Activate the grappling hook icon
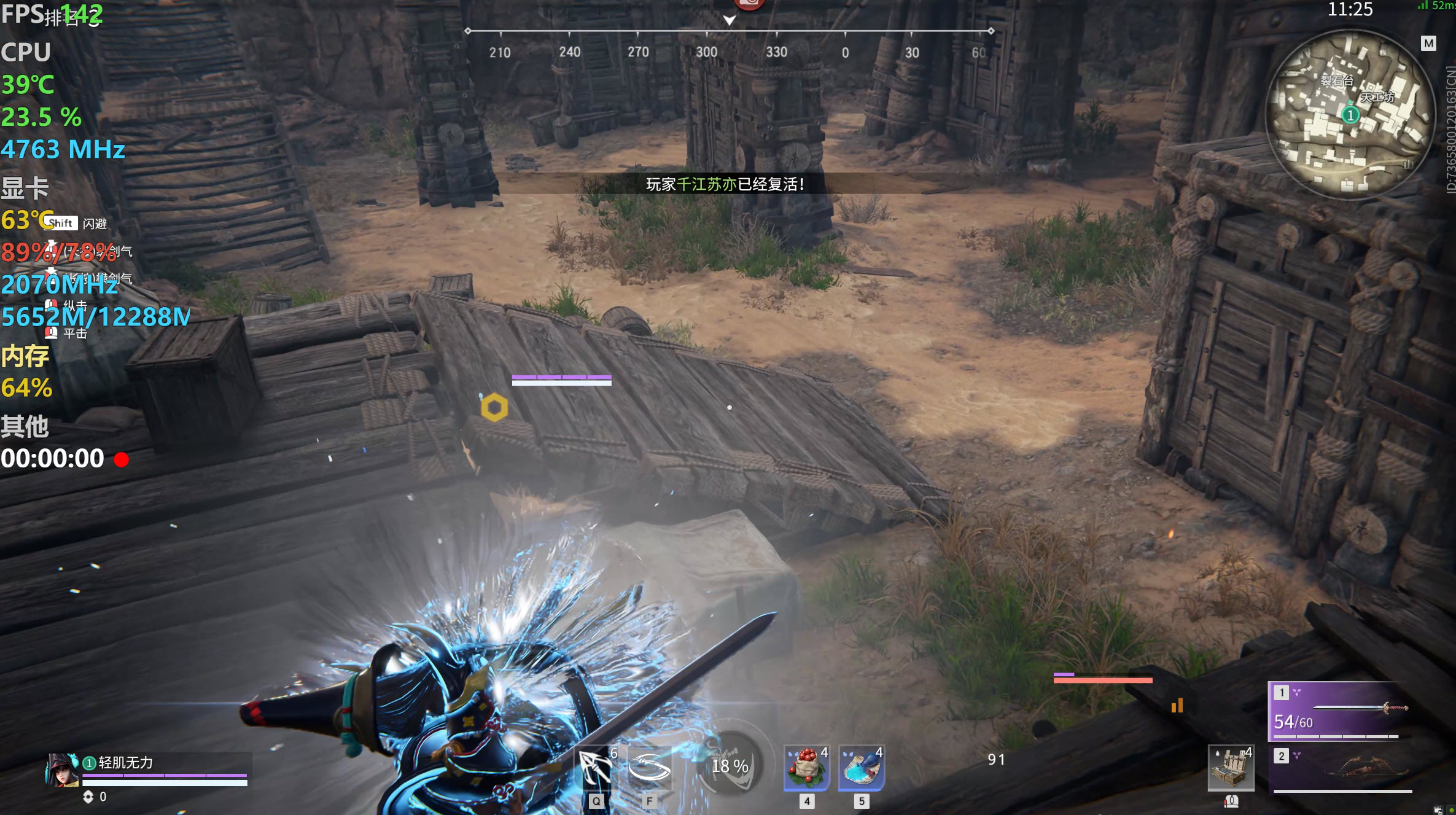 click(594, 768)
